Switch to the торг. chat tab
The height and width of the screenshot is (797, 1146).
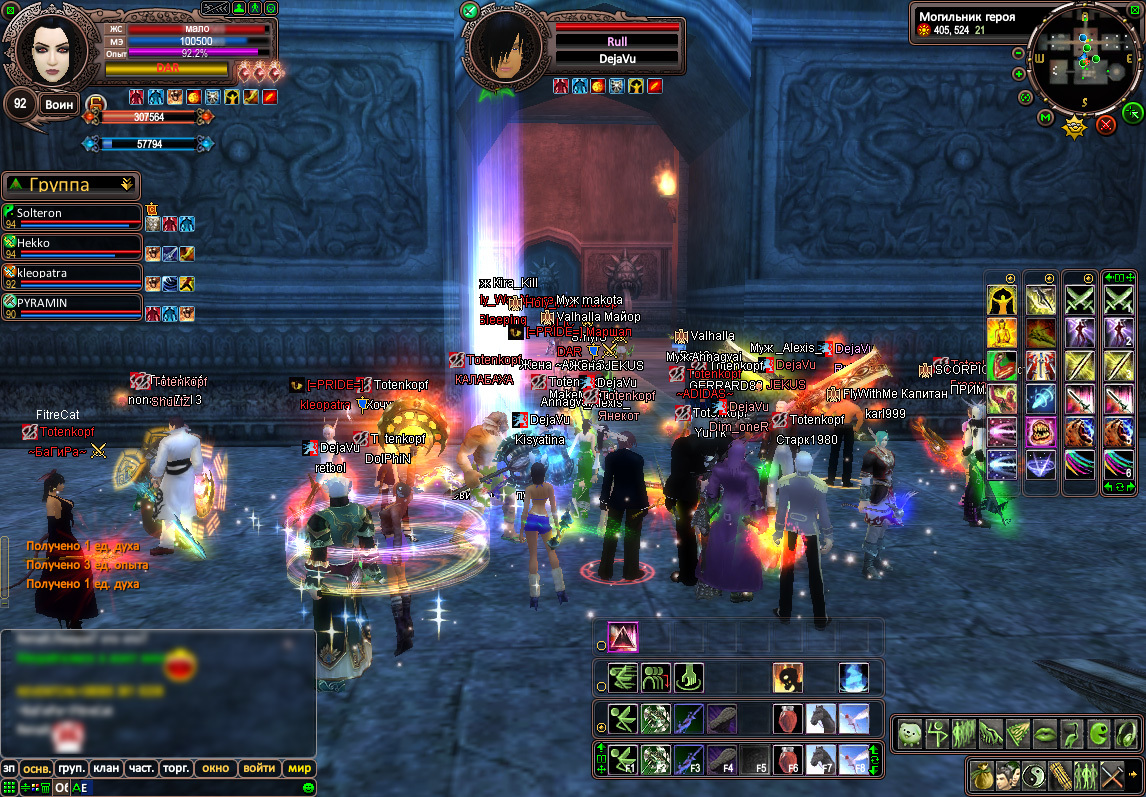pyautogui.click(x=177, y=768)
